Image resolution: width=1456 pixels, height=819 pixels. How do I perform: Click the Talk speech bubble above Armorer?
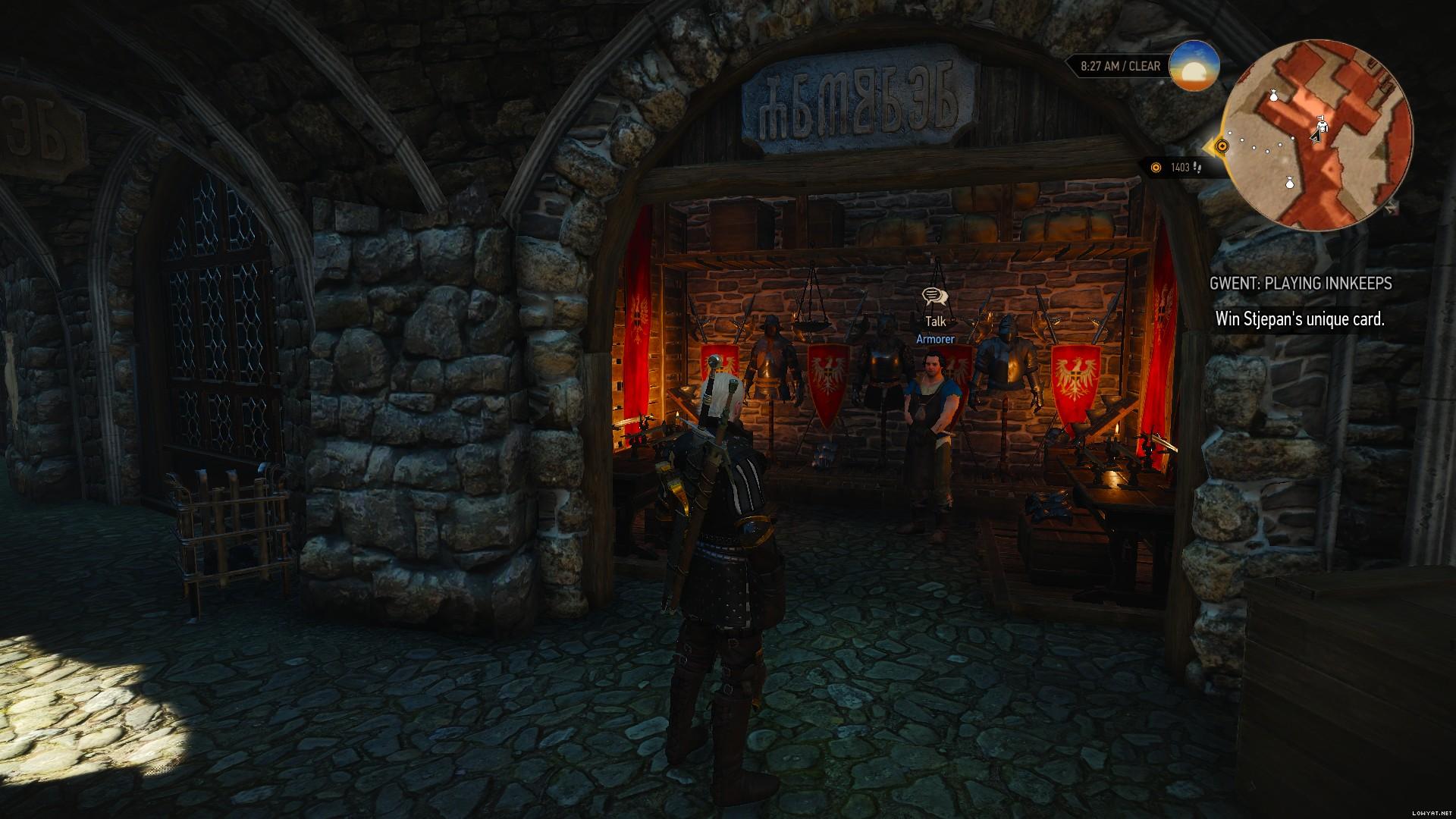point(935,296)
